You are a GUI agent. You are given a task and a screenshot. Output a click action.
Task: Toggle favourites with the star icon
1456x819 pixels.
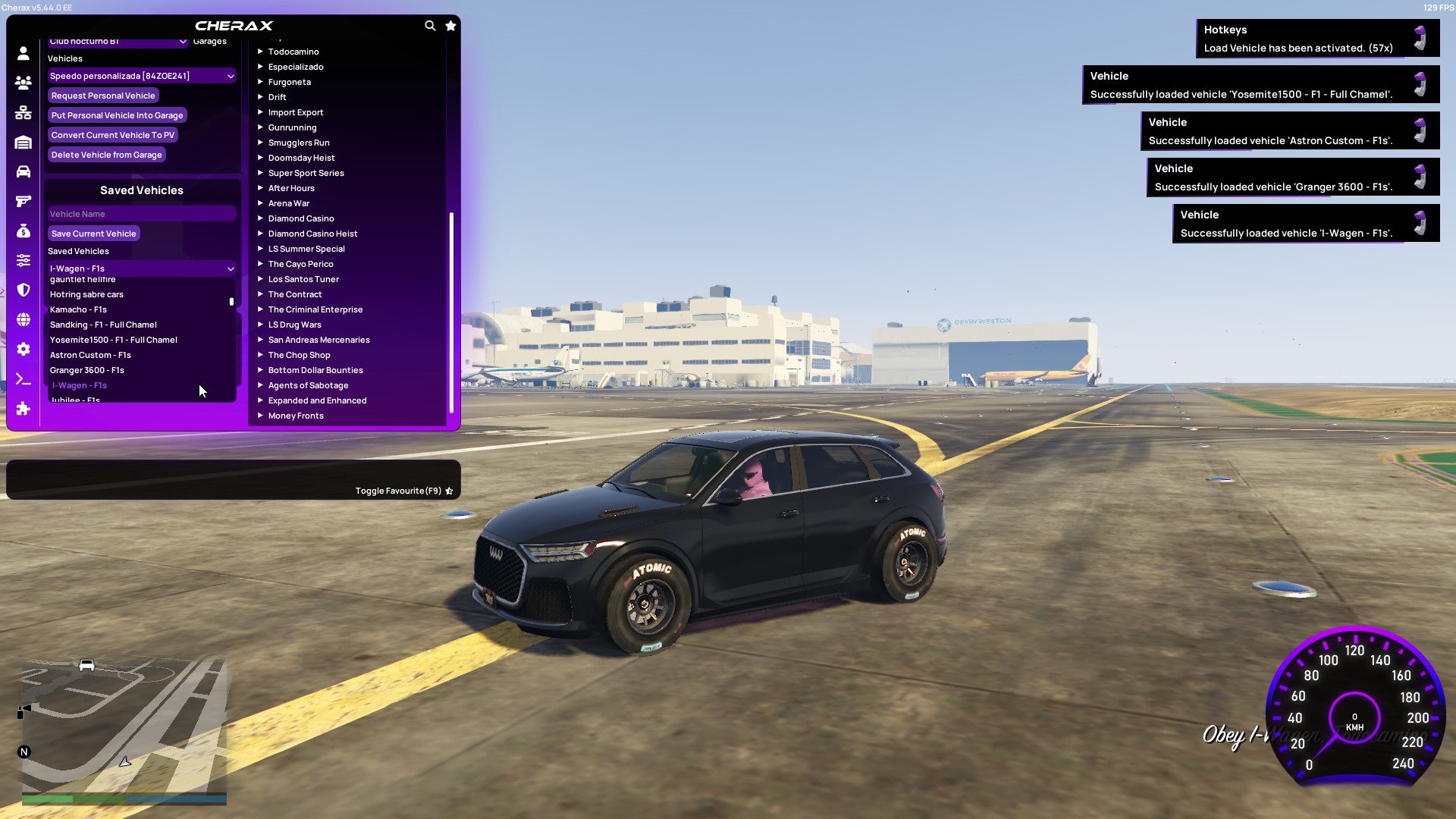click(x=450, y=25)
